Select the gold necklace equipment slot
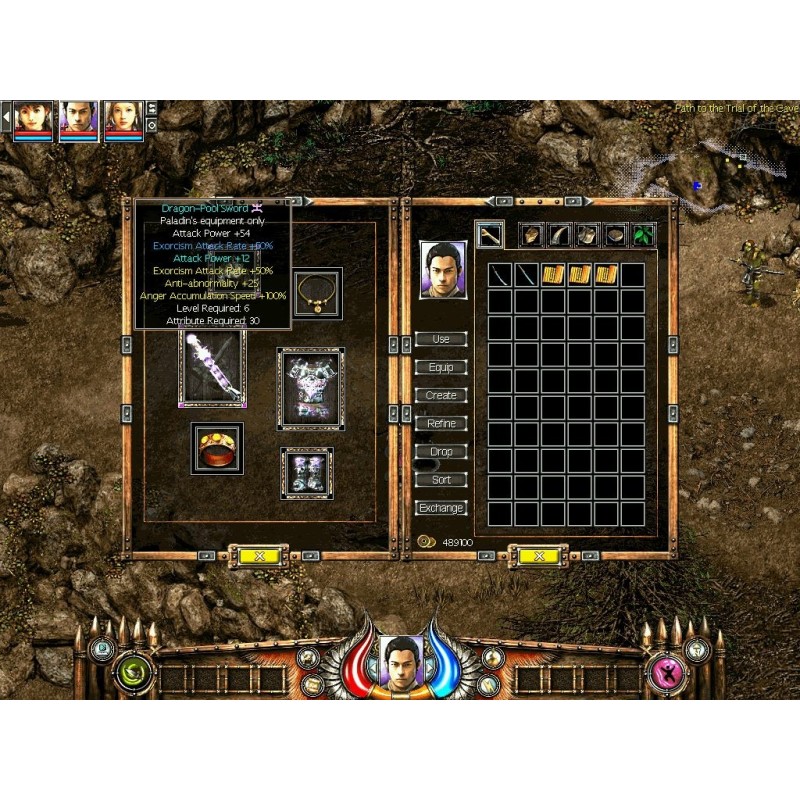 (x=318, y=292)
